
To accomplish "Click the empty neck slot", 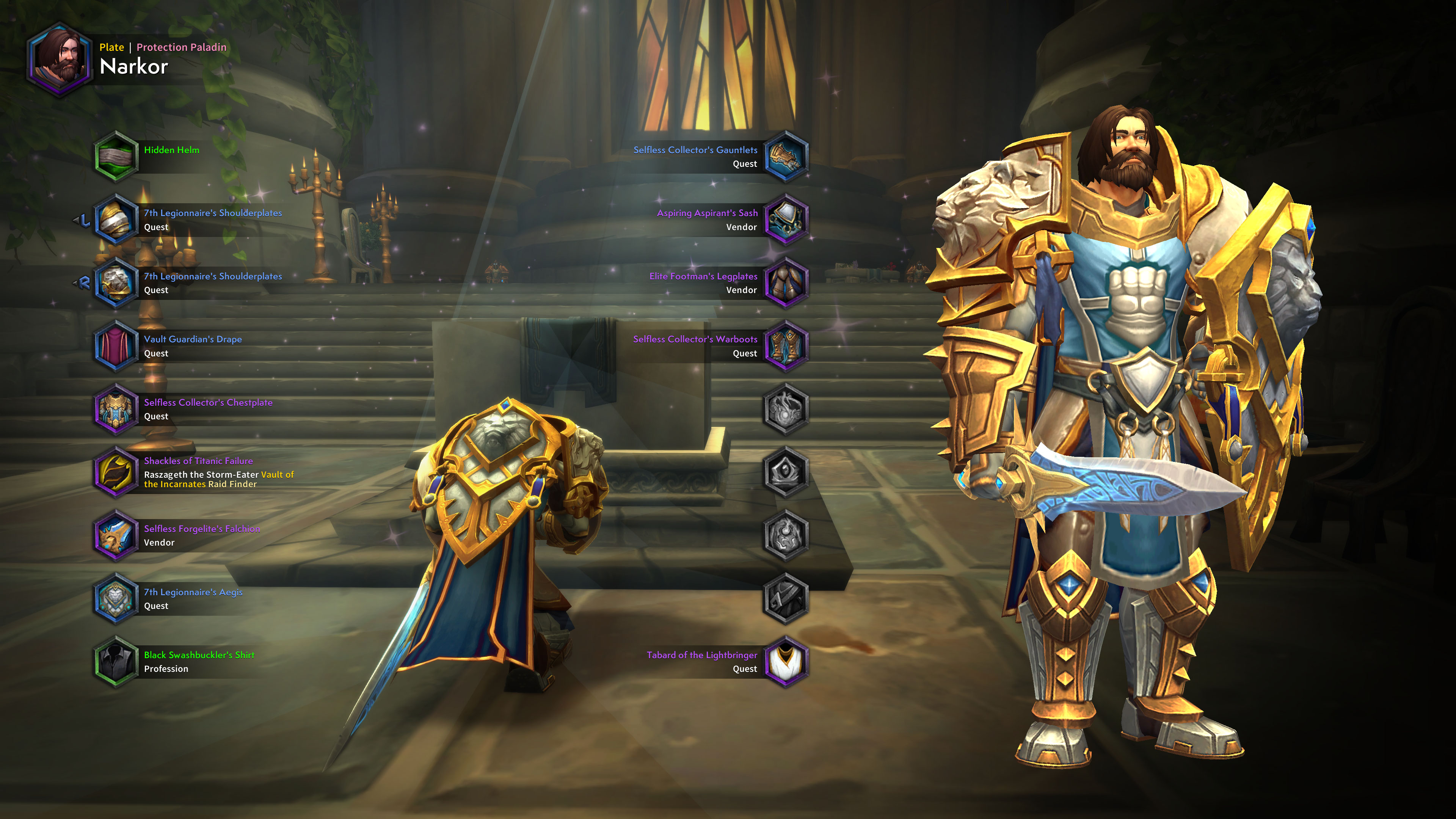I will pyautogui.click(x=786, y=410).
